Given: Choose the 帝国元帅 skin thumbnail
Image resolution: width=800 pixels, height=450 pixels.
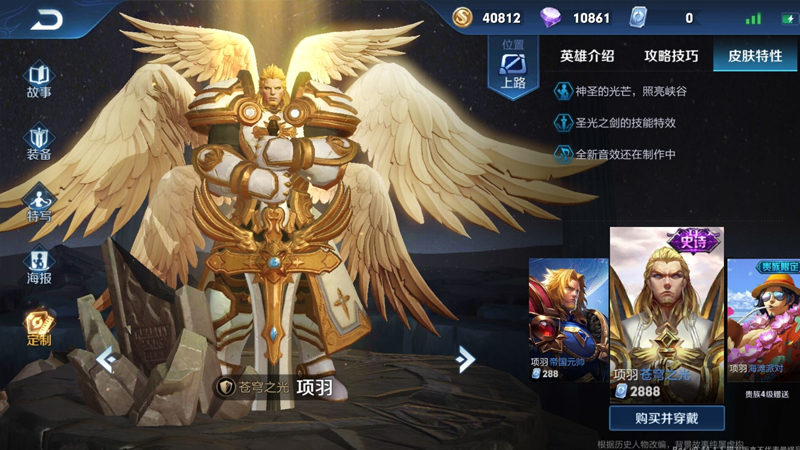Looking at the screenshot, I should (568, 320).
